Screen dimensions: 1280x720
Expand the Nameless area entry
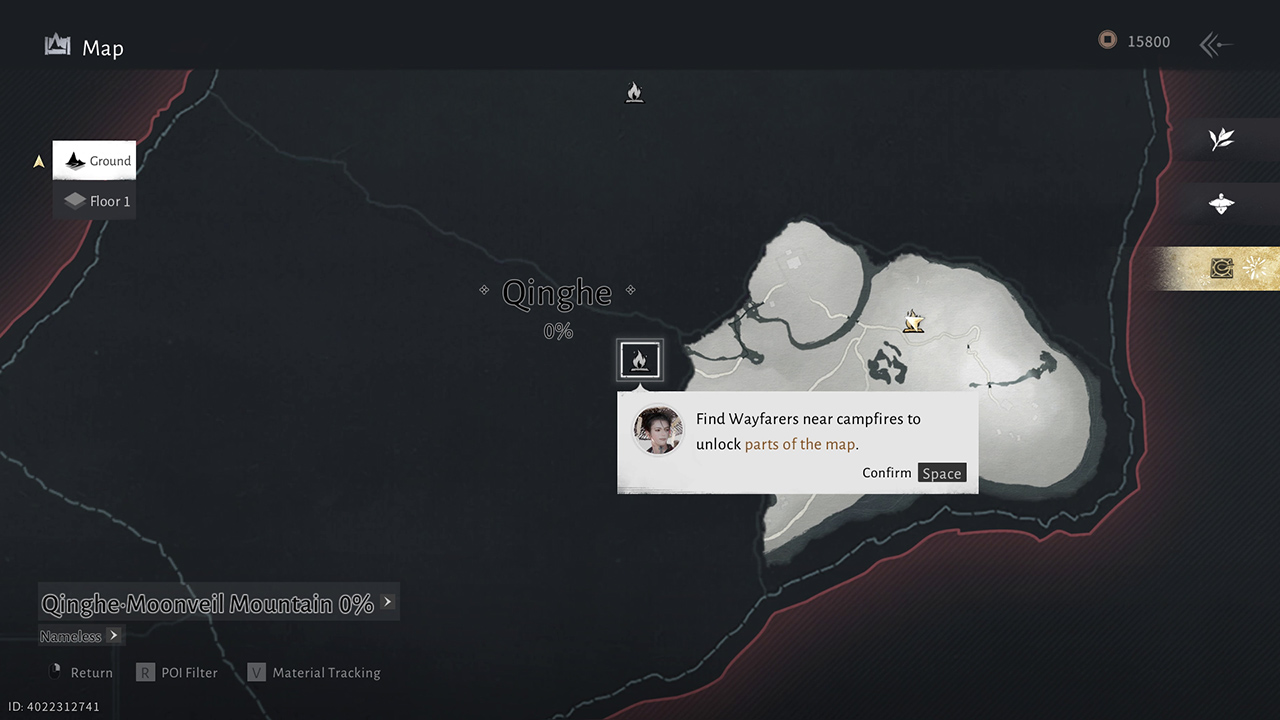click(113, 635)
